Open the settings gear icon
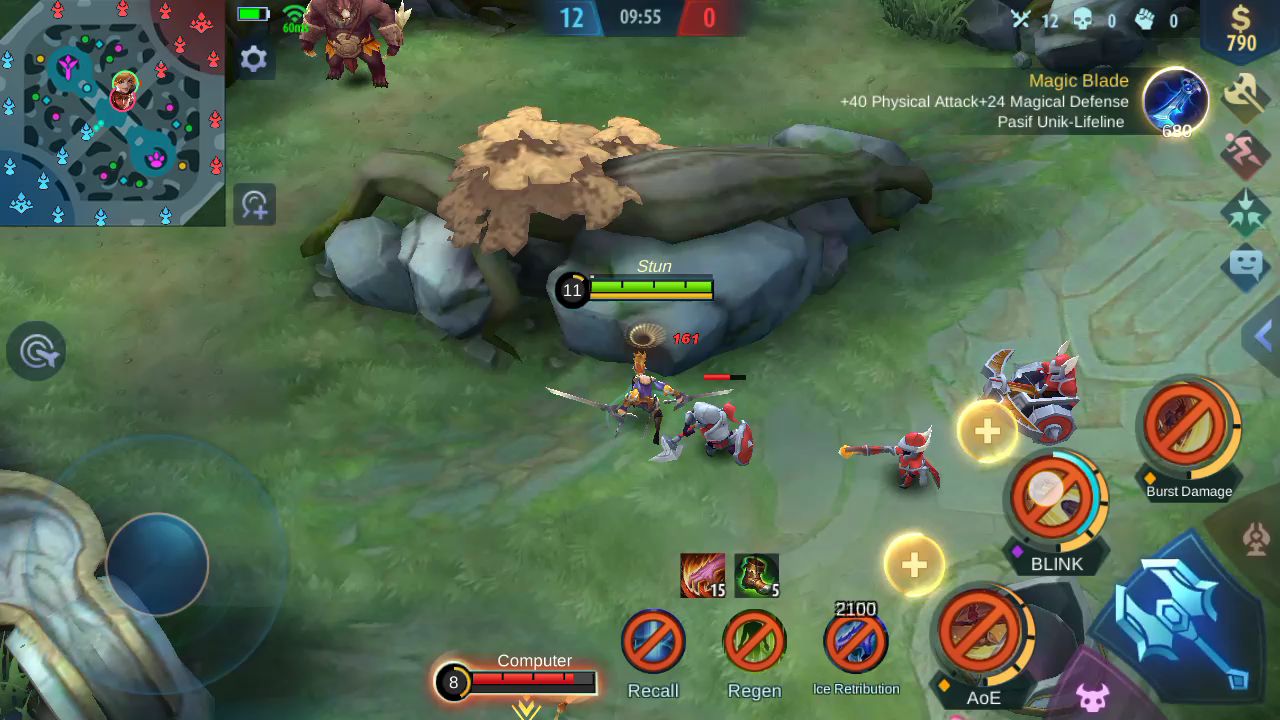The image size is (1280, 720). 254,59
